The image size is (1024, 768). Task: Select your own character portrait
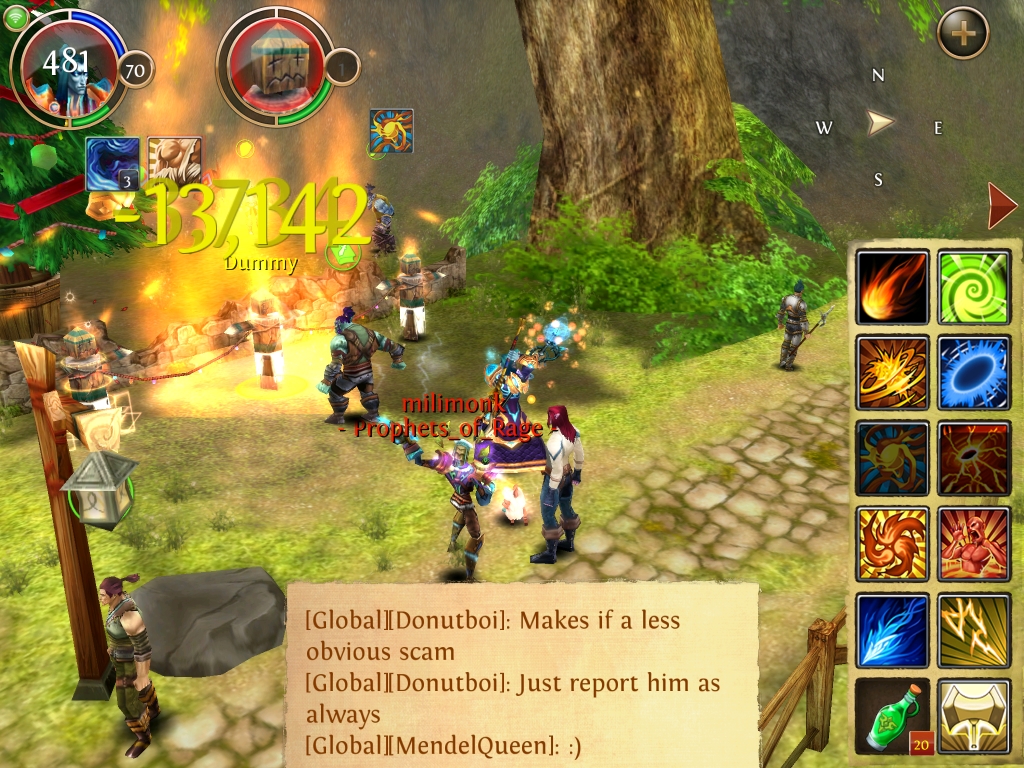point(68,68)
